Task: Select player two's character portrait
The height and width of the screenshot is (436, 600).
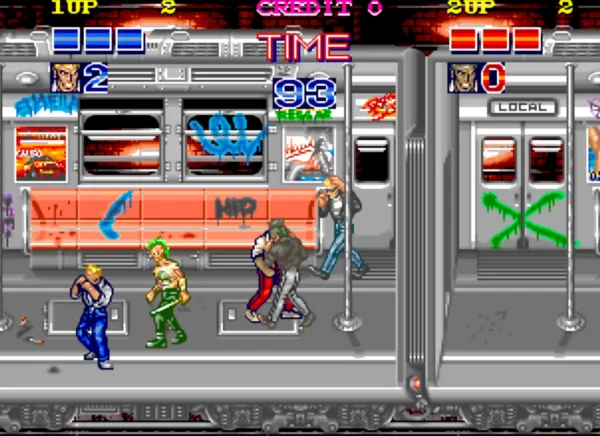Action: click(x=463, y=77)
